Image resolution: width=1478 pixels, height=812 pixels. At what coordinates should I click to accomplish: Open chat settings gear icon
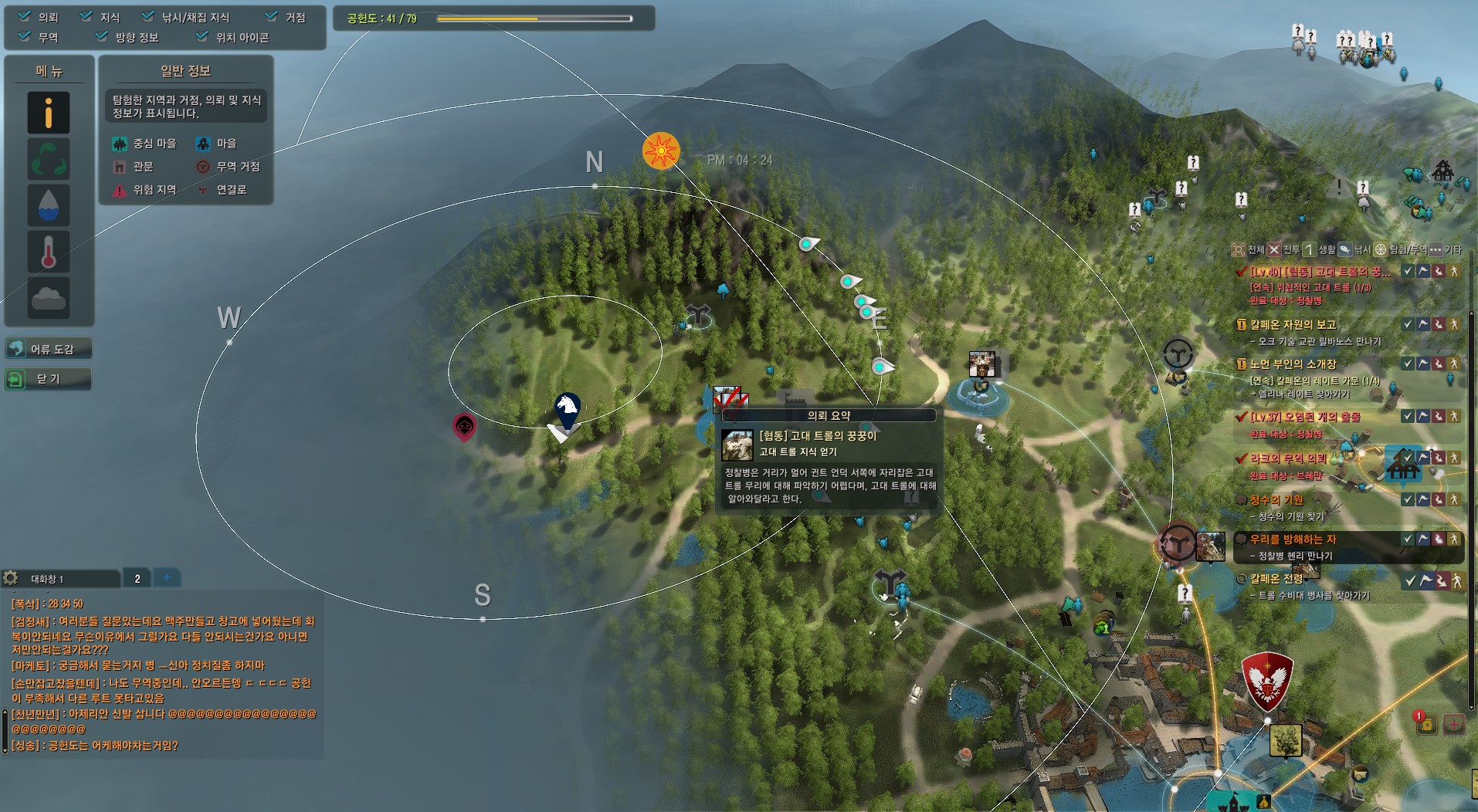click(11, 578)
